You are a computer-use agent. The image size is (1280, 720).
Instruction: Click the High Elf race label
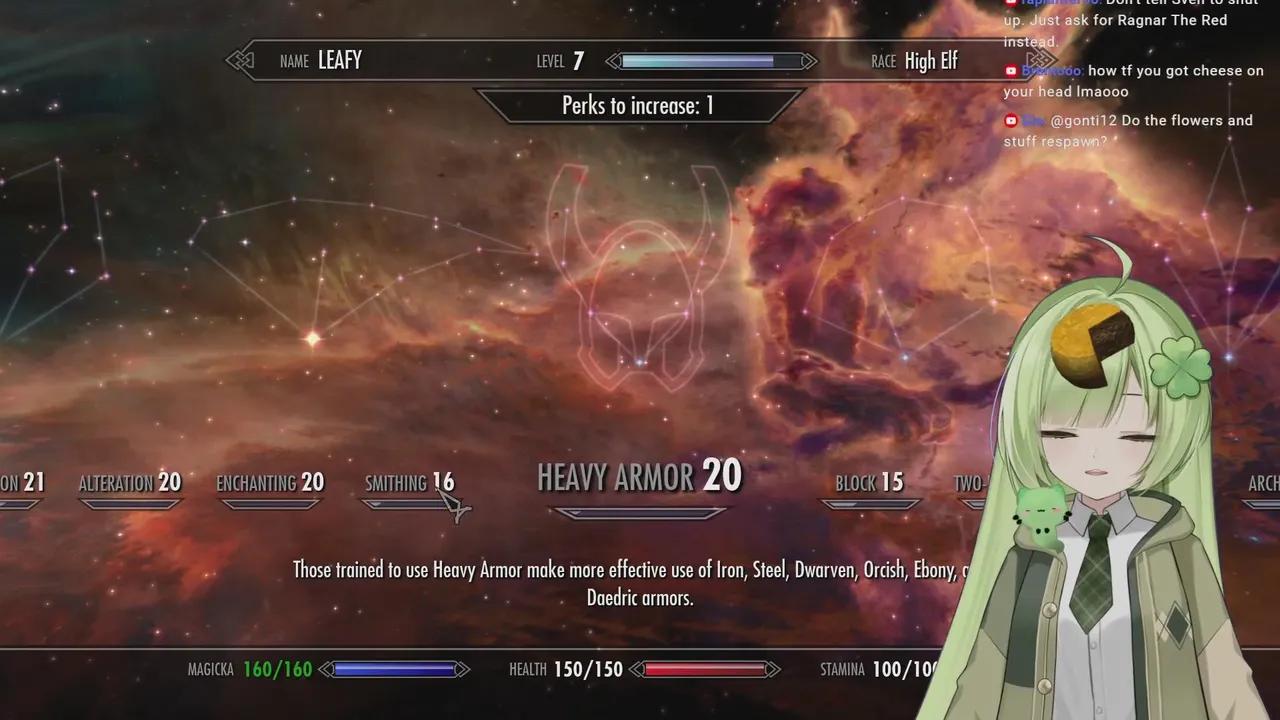coord(931,61)
